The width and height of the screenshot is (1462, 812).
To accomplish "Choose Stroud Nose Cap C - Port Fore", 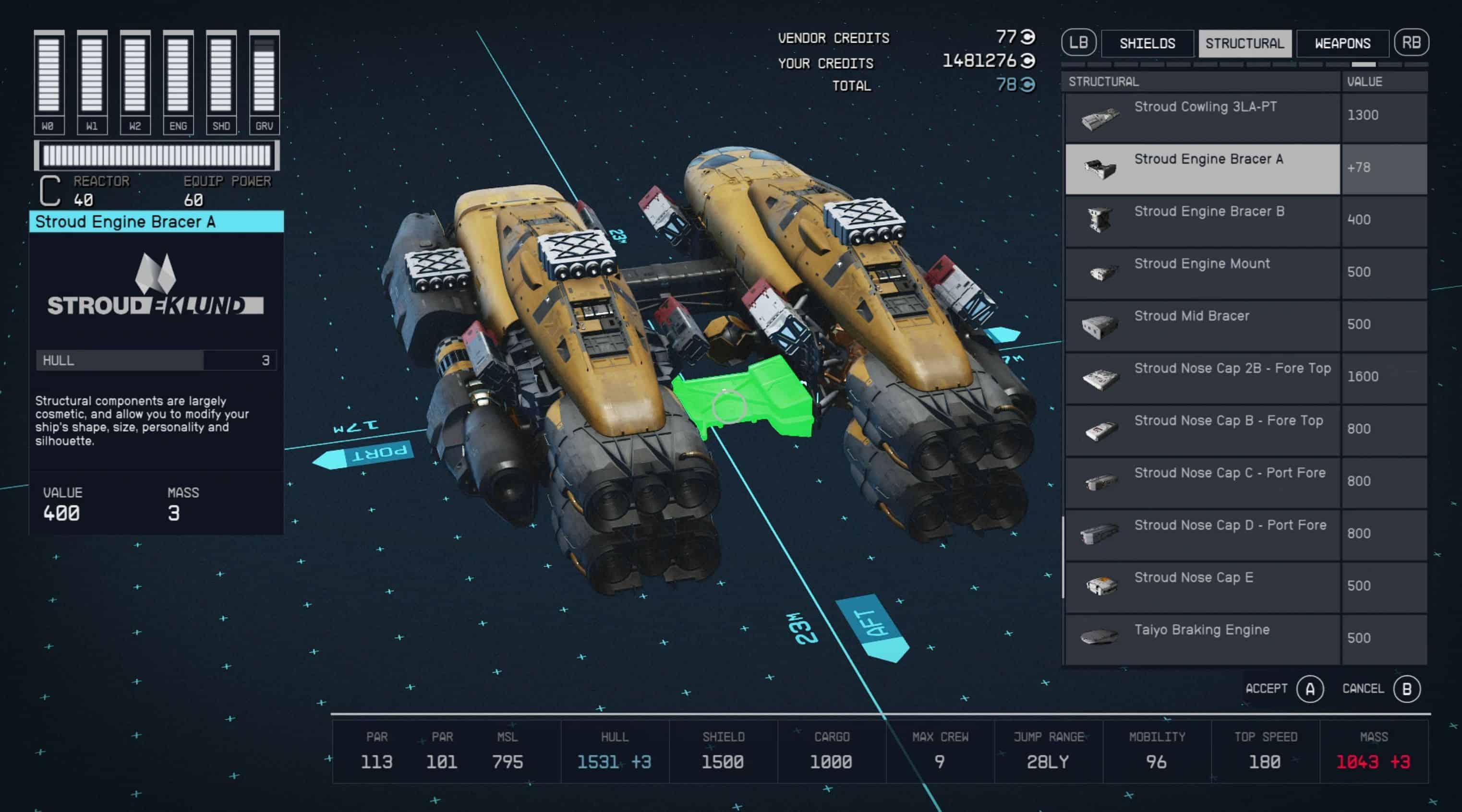I will click(x=1203, y=482).
